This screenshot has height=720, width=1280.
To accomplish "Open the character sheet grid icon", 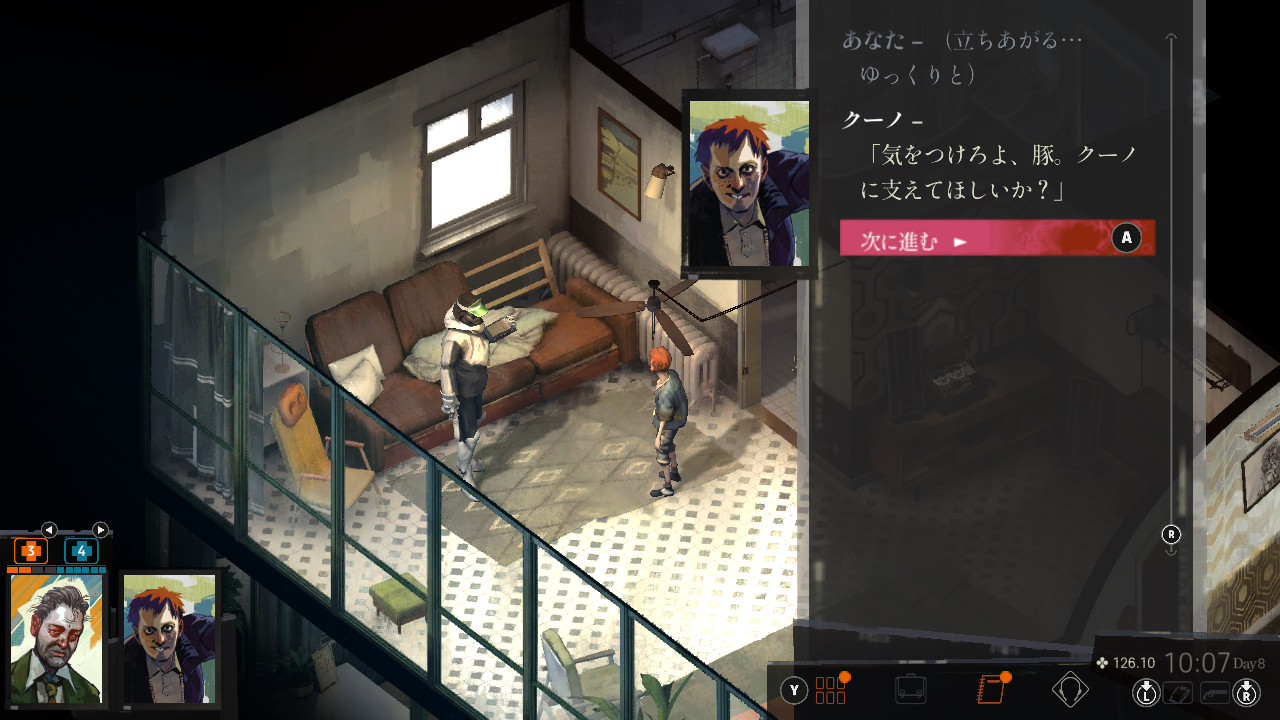I will [x=830, y=689].
